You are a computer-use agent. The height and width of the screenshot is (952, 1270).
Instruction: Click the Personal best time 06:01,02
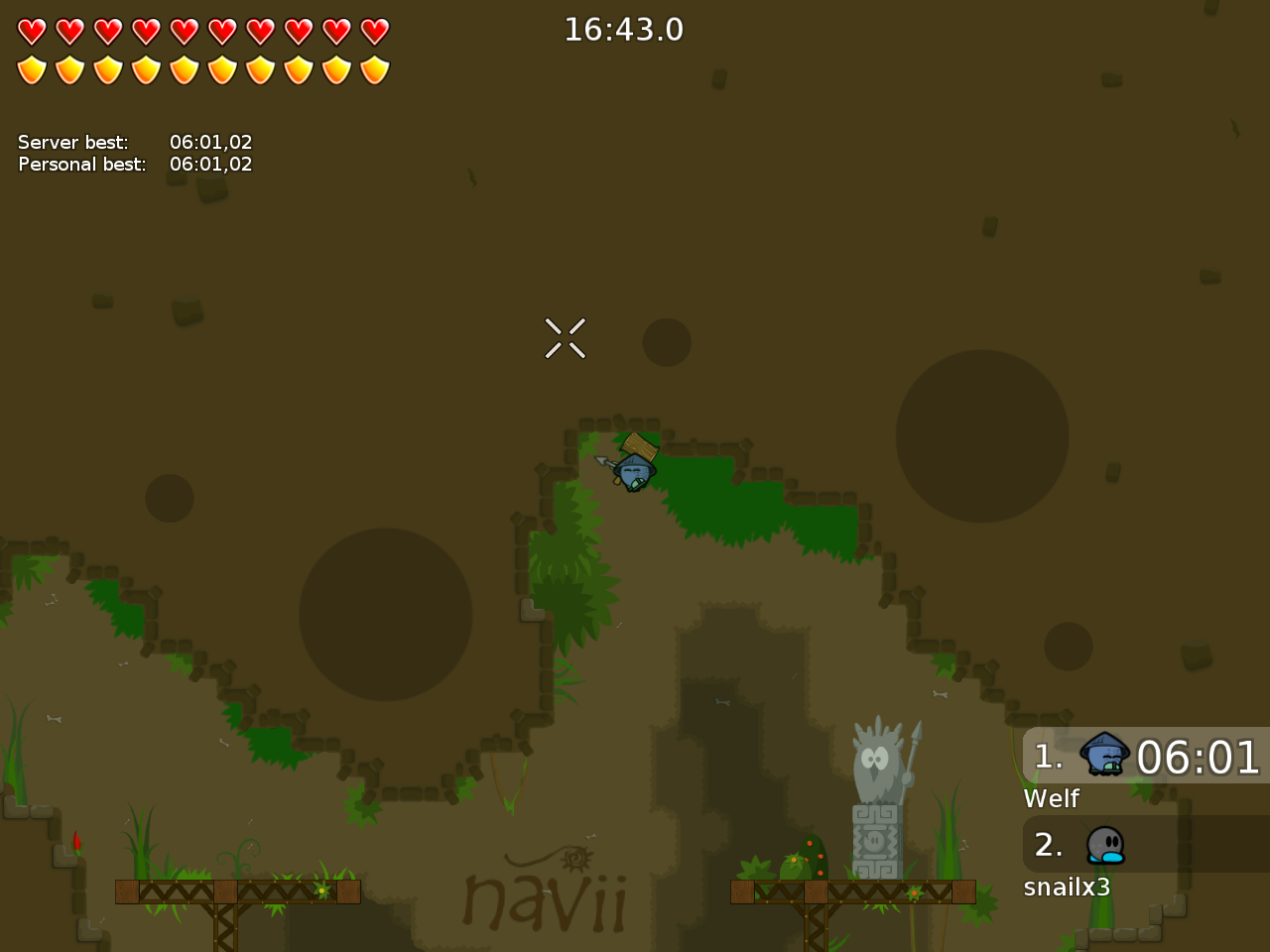tap(211, 164)
